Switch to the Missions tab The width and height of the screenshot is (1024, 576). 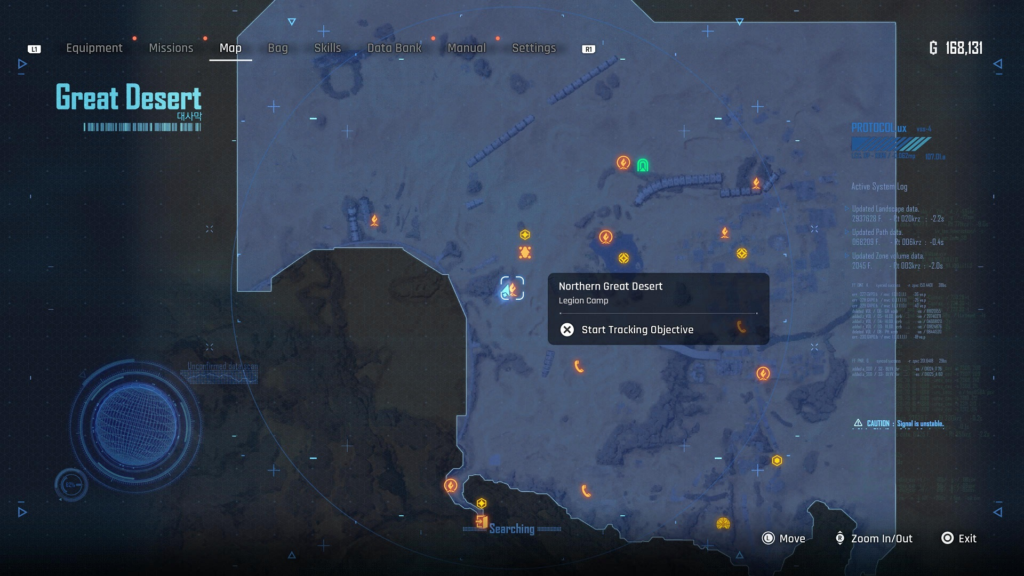[x=171, y=48]
